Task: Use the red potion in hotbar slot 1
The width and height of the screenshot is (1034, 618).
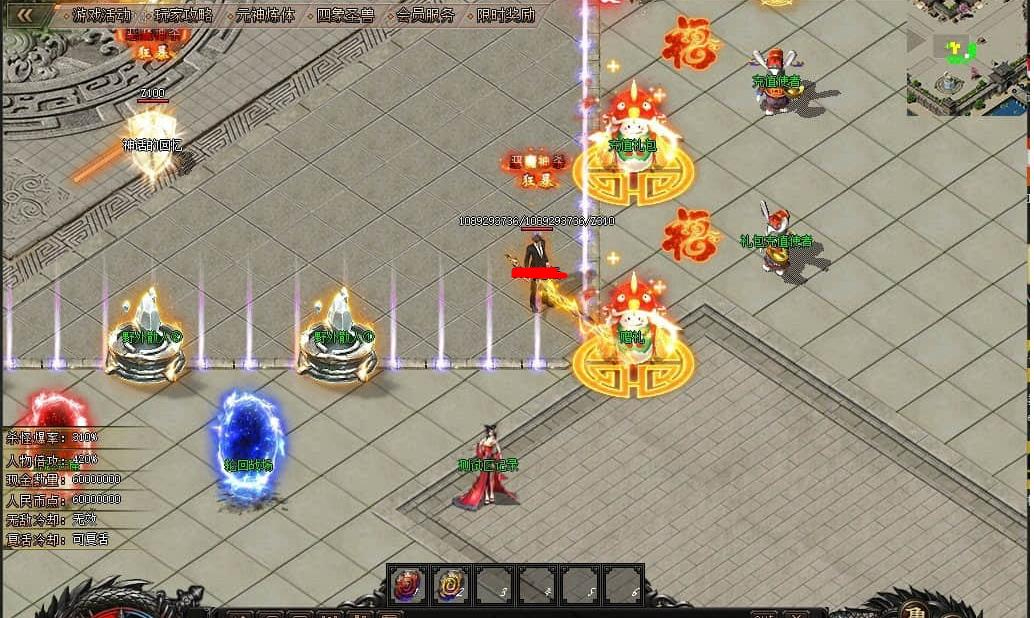Action: pyautogui.click(x=408, y=585)
